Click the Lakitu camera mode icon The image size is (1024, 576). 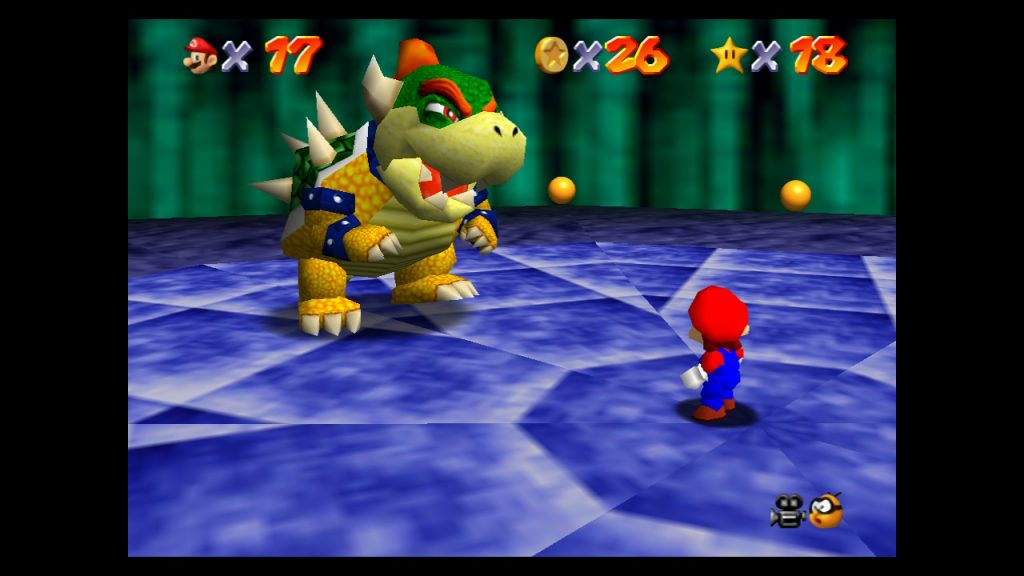[826, 511]
